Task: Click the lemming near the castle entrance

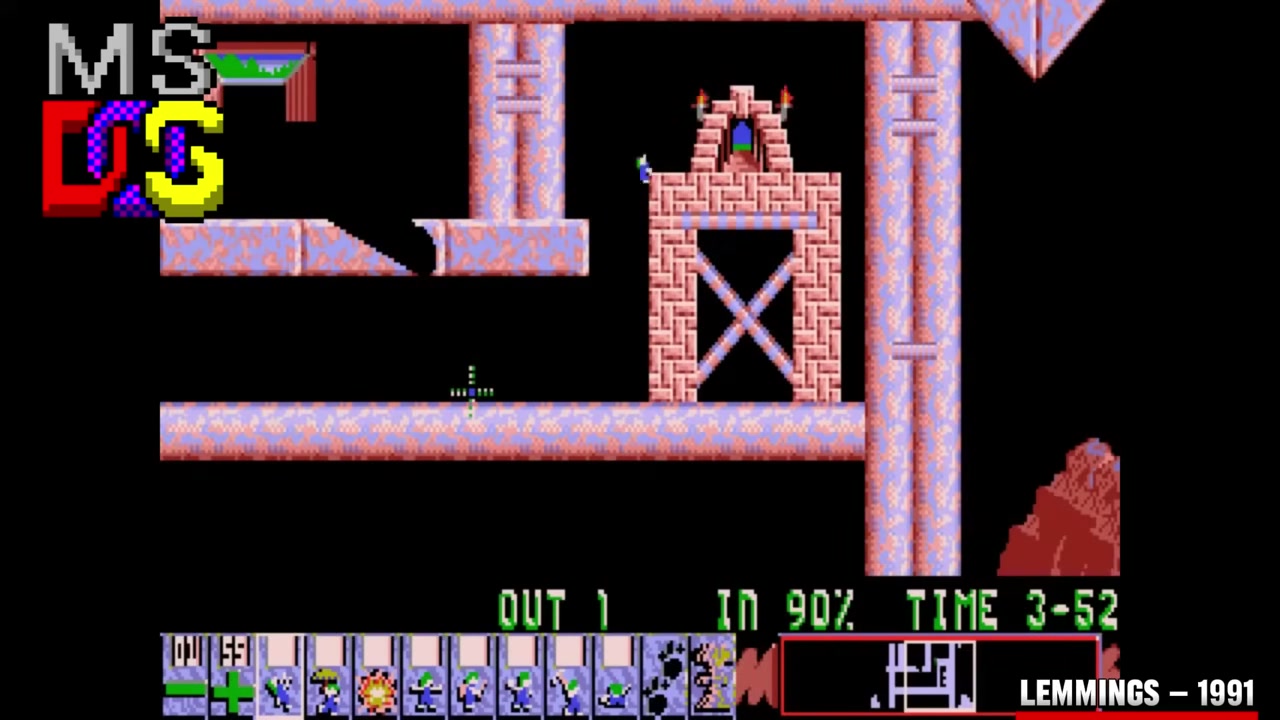Action: (x=643, y=170)
